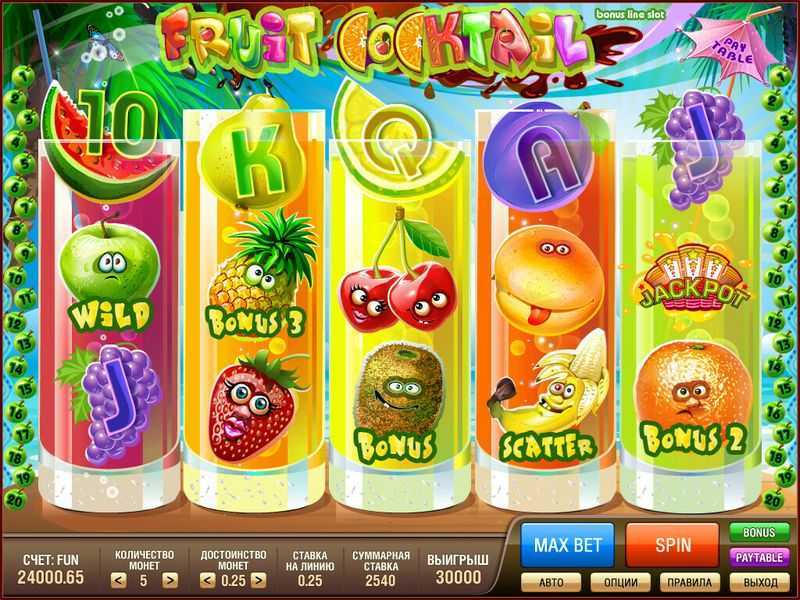
Task: Spin the reels with the SPIN button
Action: point(672,546)
